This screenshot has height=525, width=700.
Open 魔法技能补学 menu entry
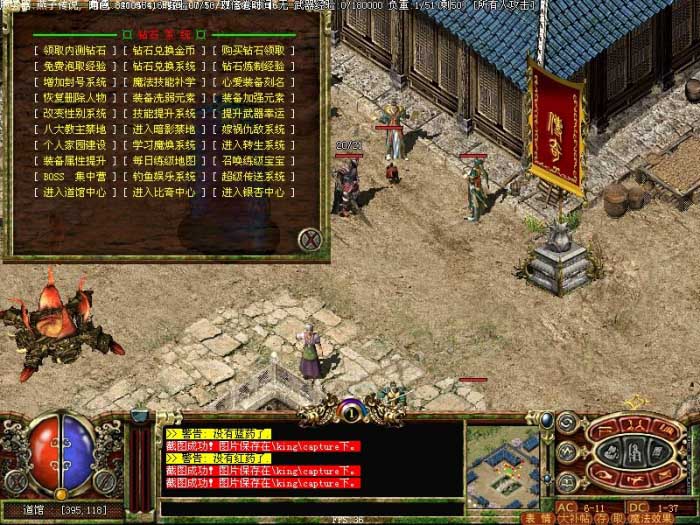[164, 82]
